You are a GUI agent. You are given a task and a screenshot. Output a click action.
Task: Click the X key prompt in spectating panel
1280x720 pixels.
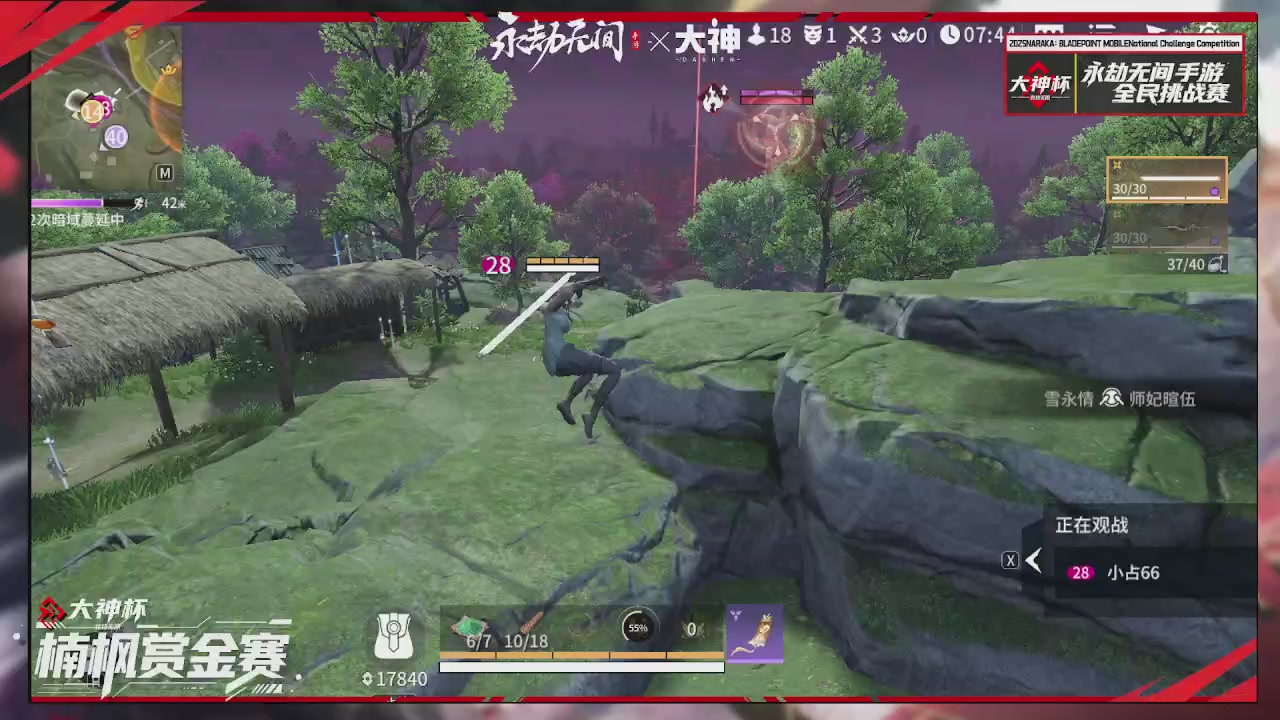coord(1010,560)
